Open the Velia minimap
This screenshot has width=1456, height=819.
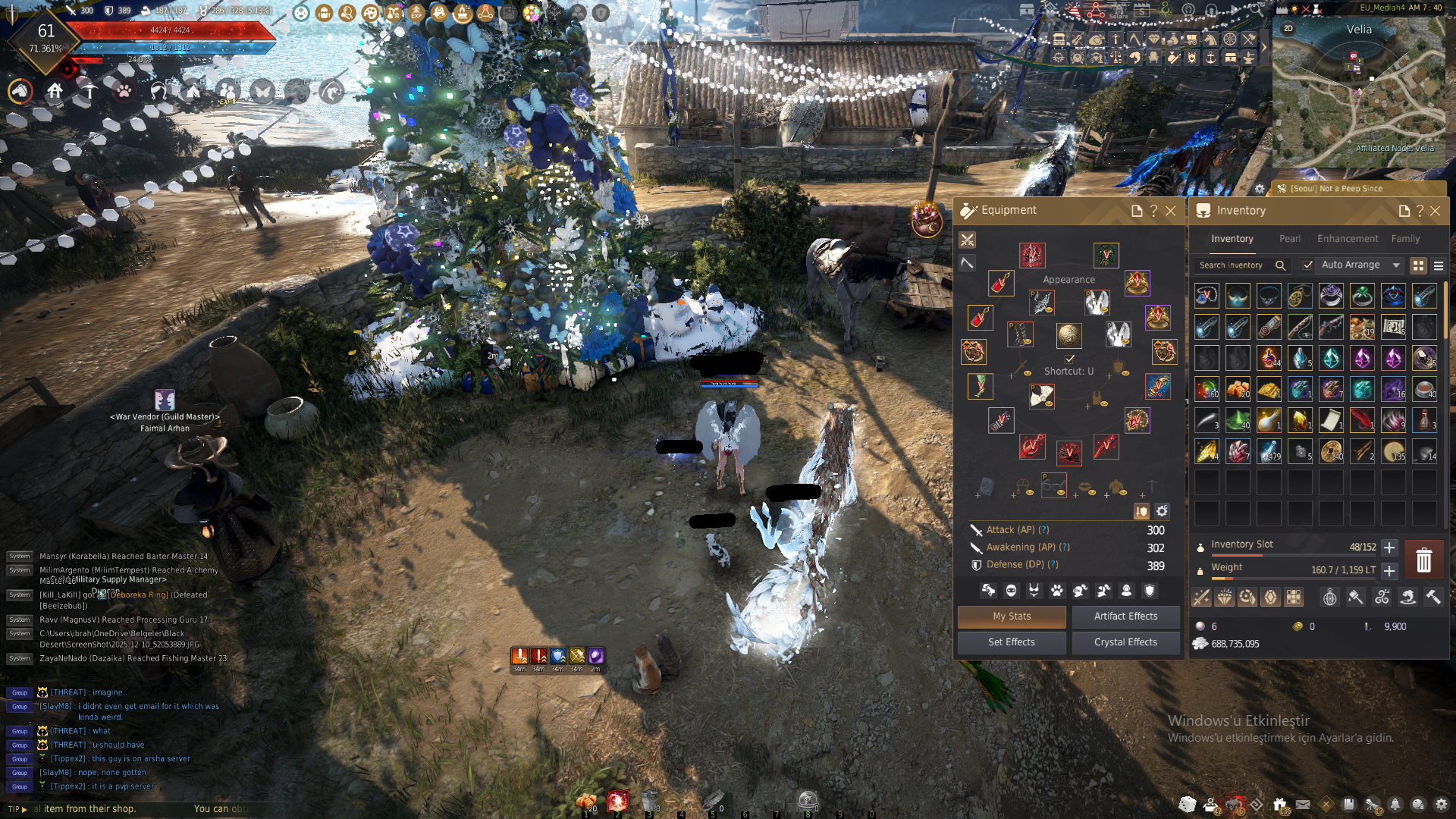[x=1359, y=91]
